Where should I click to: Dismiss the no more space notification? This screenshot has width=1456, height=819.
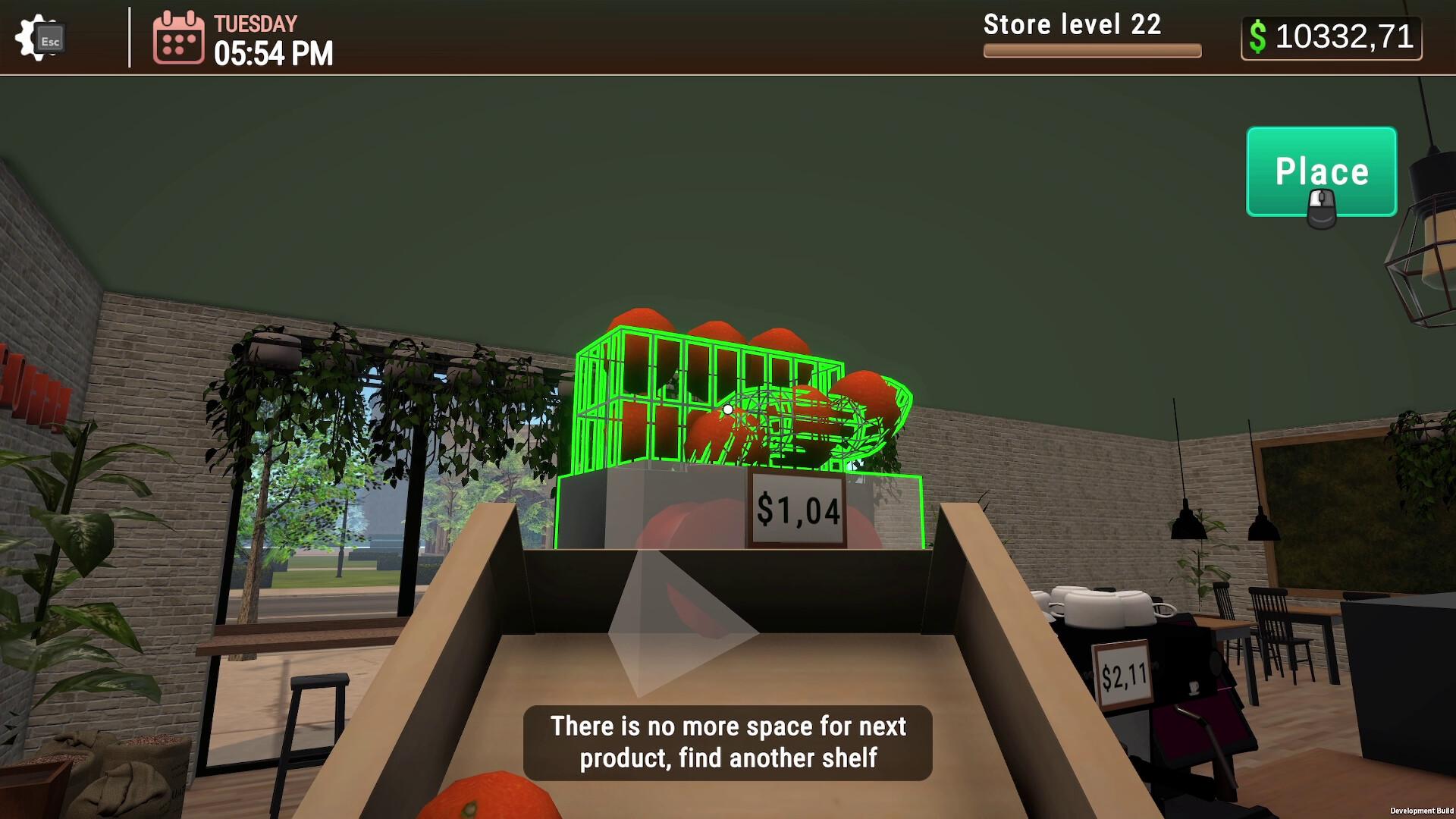(x=726, y=741)
